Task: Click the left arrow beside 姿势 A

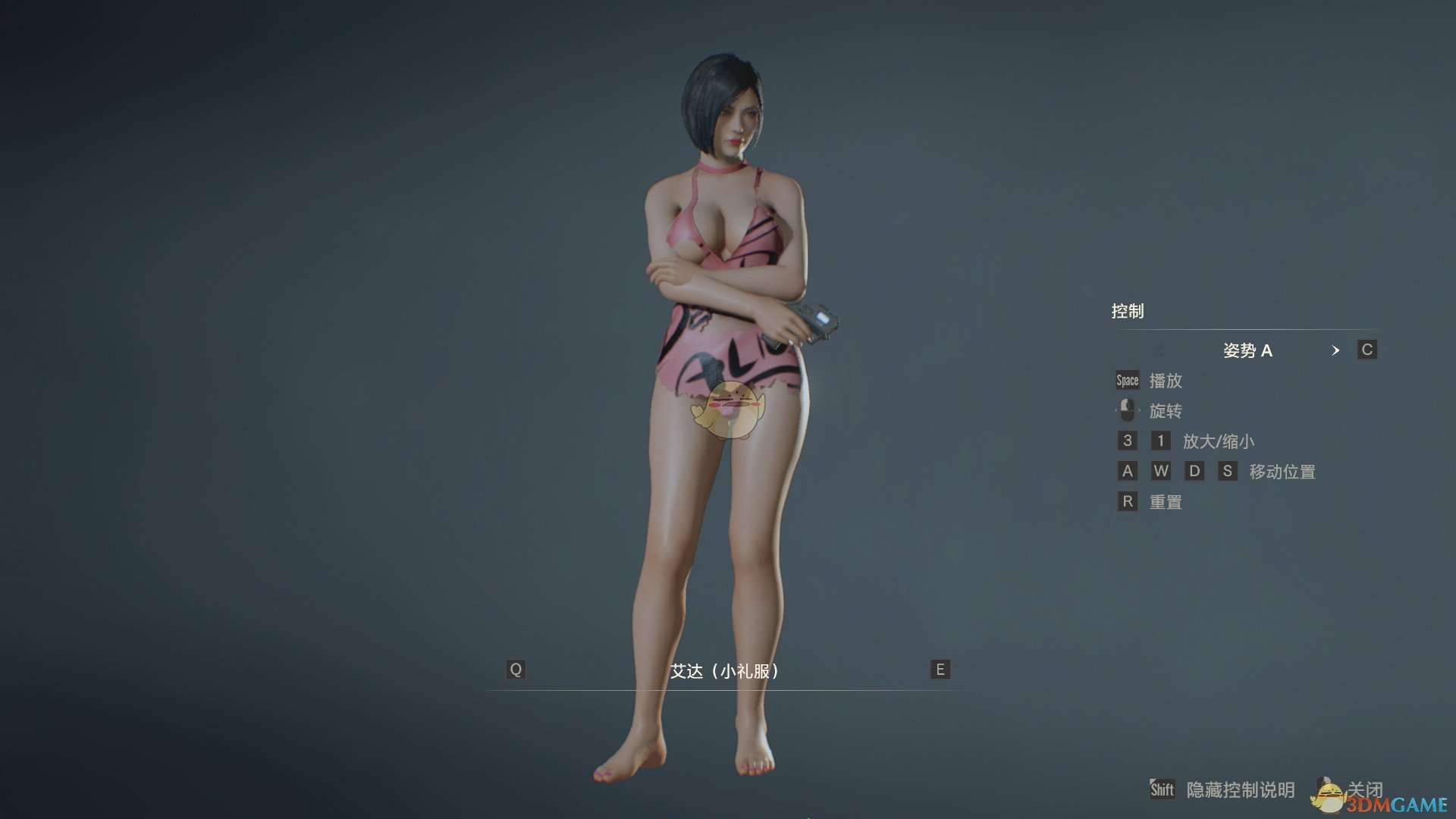Action: click(1159, 350)
